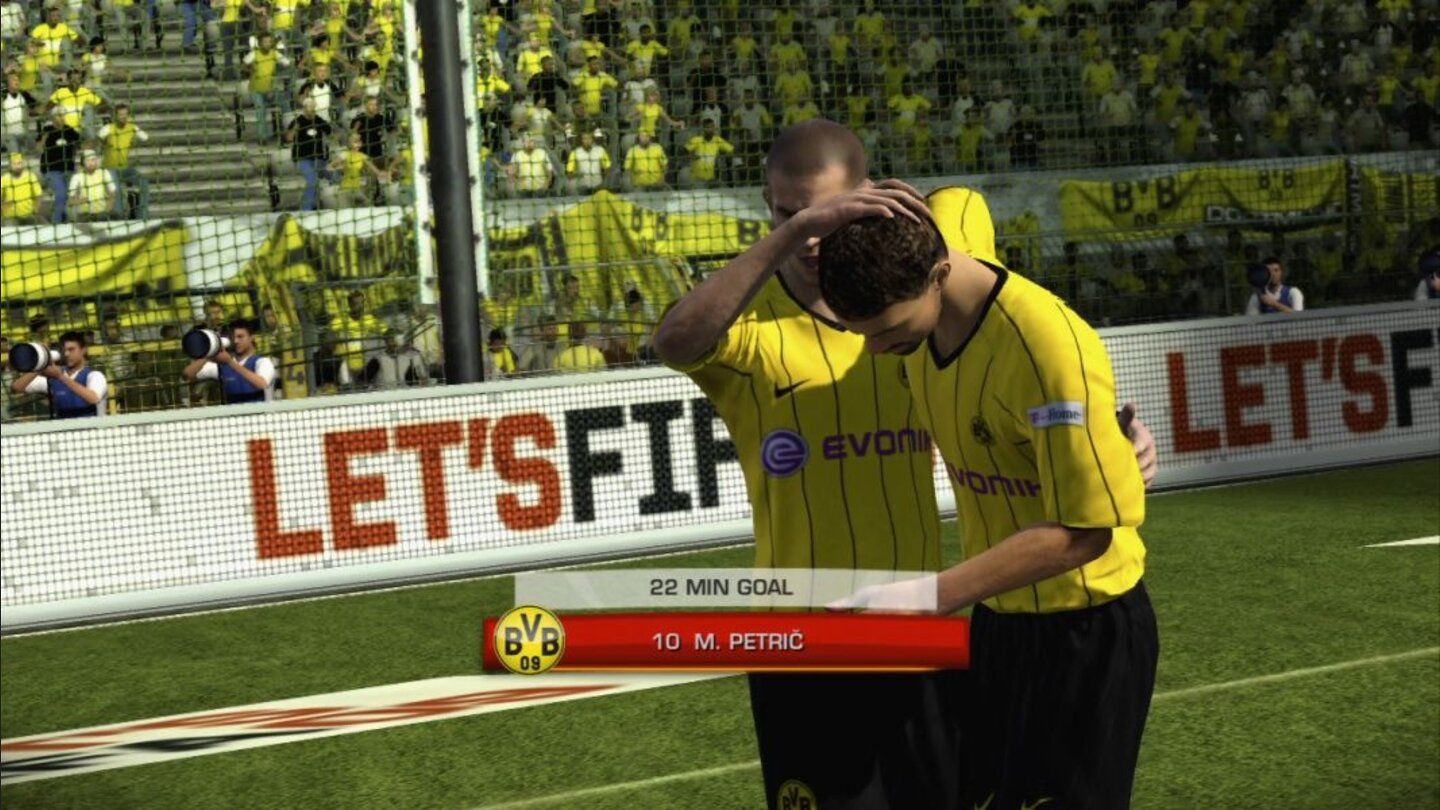
Task: Expand the goal notification panel
Action: click(x=720, y=589)
